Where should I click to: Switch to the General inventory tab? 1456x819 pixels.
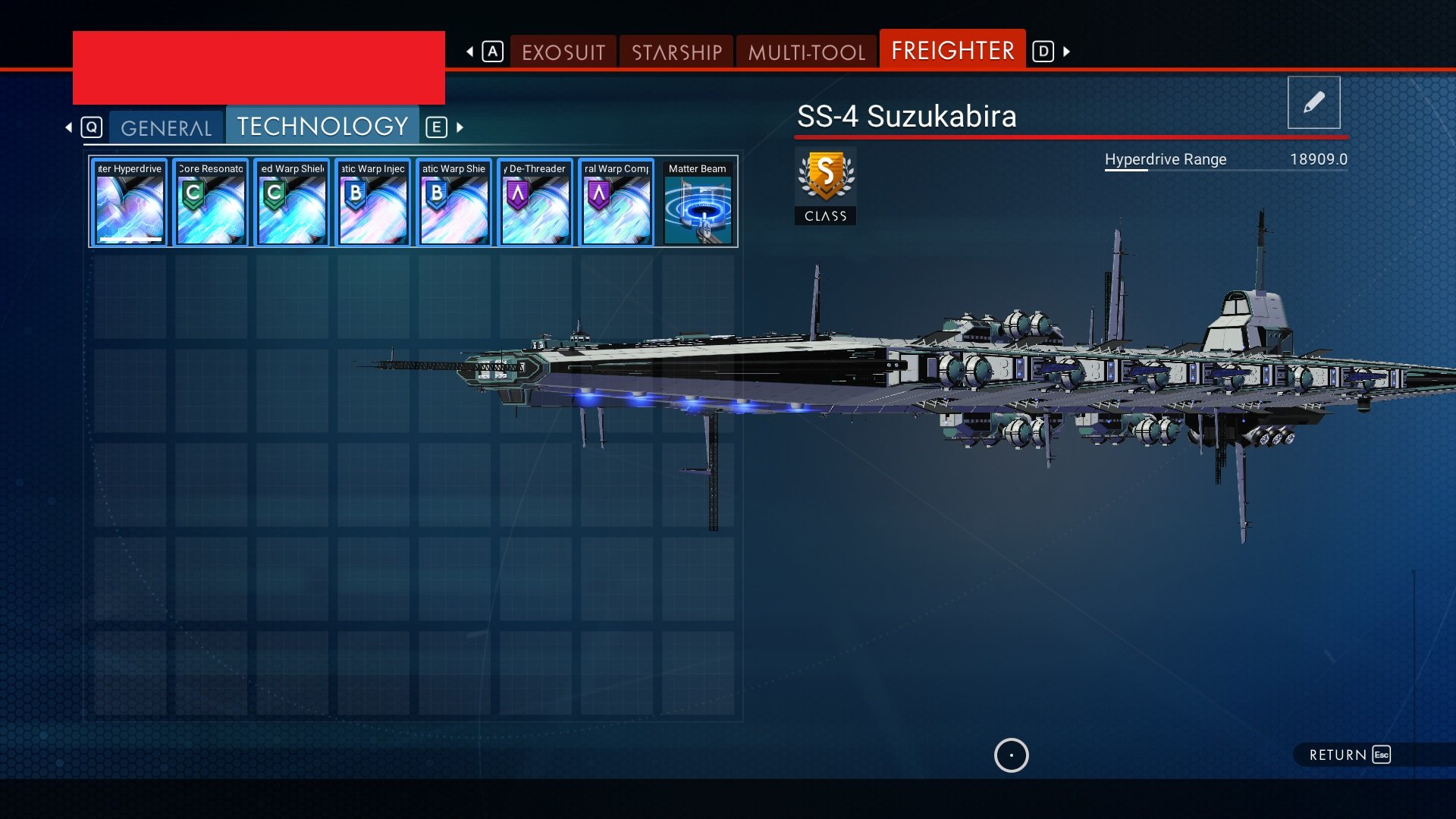click(x=166, y=127)
